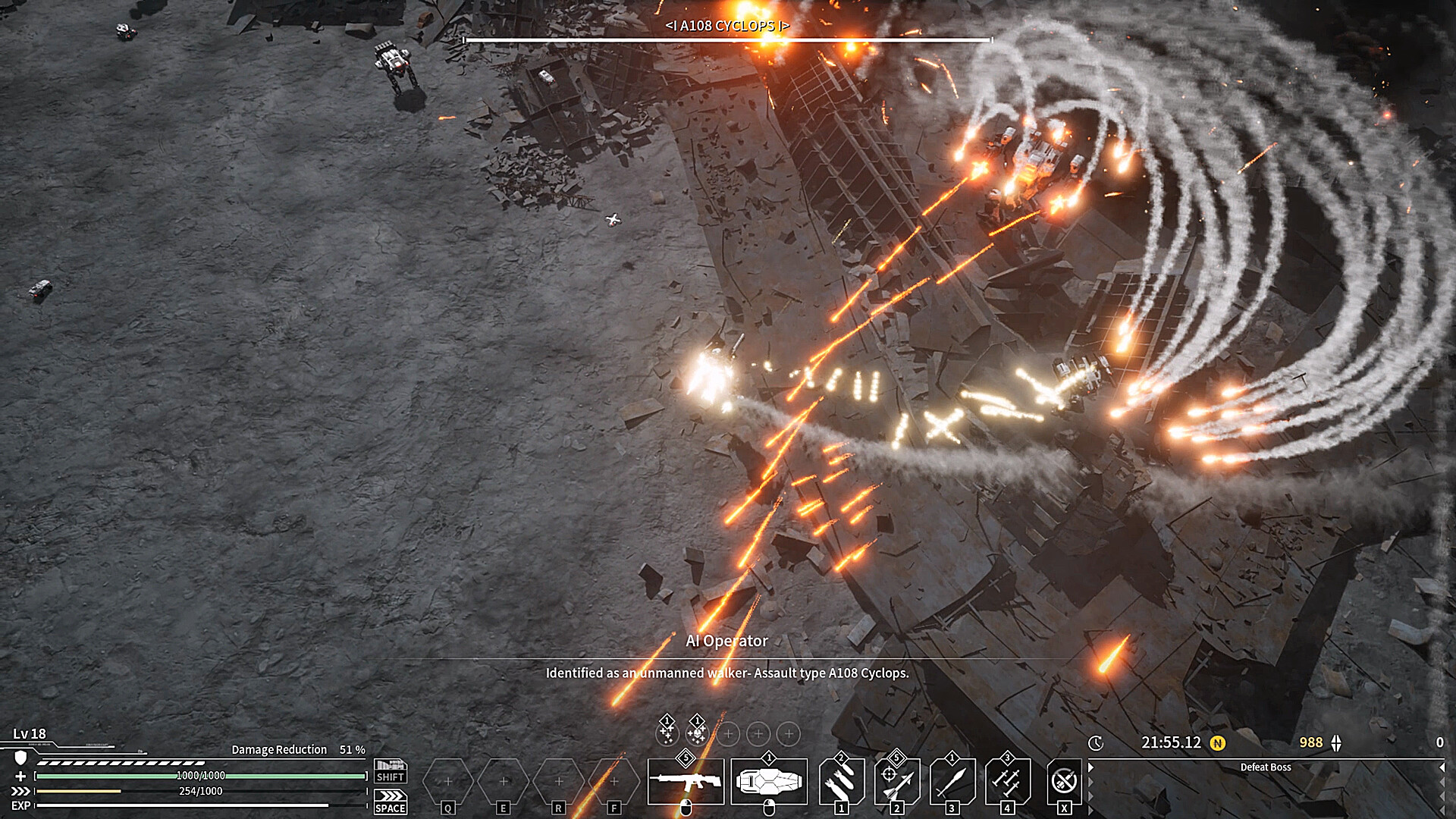1456x819 pixels.
Task: Select the assault rifle weapon slot
Action: (686, 781)
